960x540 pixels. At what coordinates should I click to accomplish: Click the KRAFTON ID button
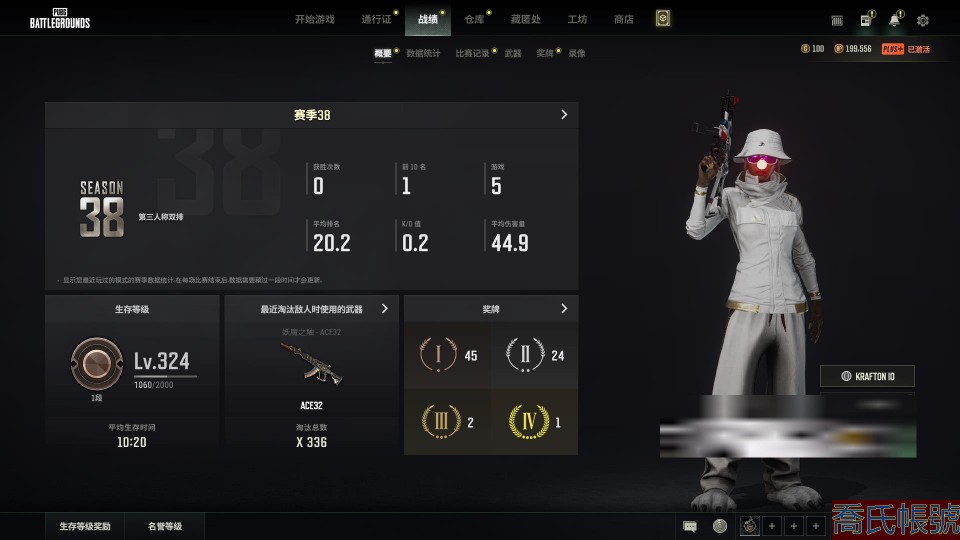click(x=867, y=376)
